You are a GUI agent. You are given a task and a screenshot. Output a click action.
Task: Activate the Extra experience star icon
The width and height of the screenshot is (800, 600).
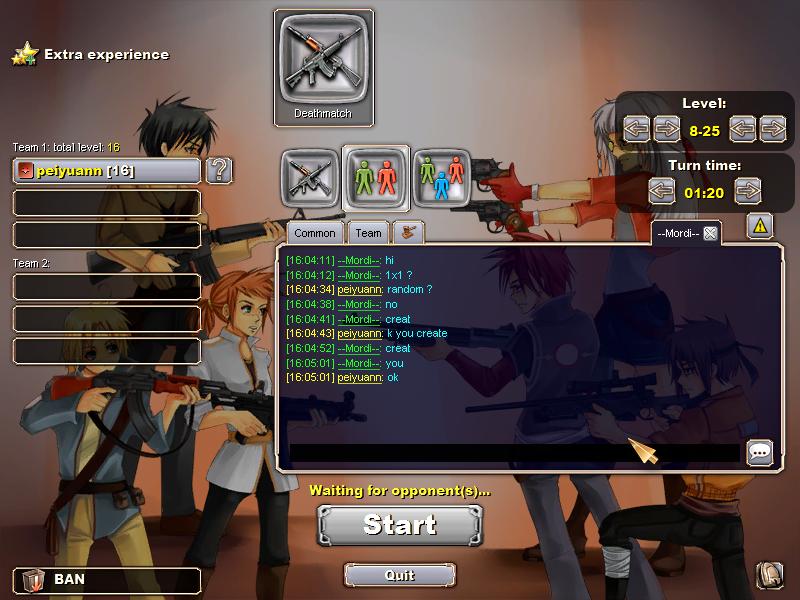pyautogui.click(x=25, y=54)
